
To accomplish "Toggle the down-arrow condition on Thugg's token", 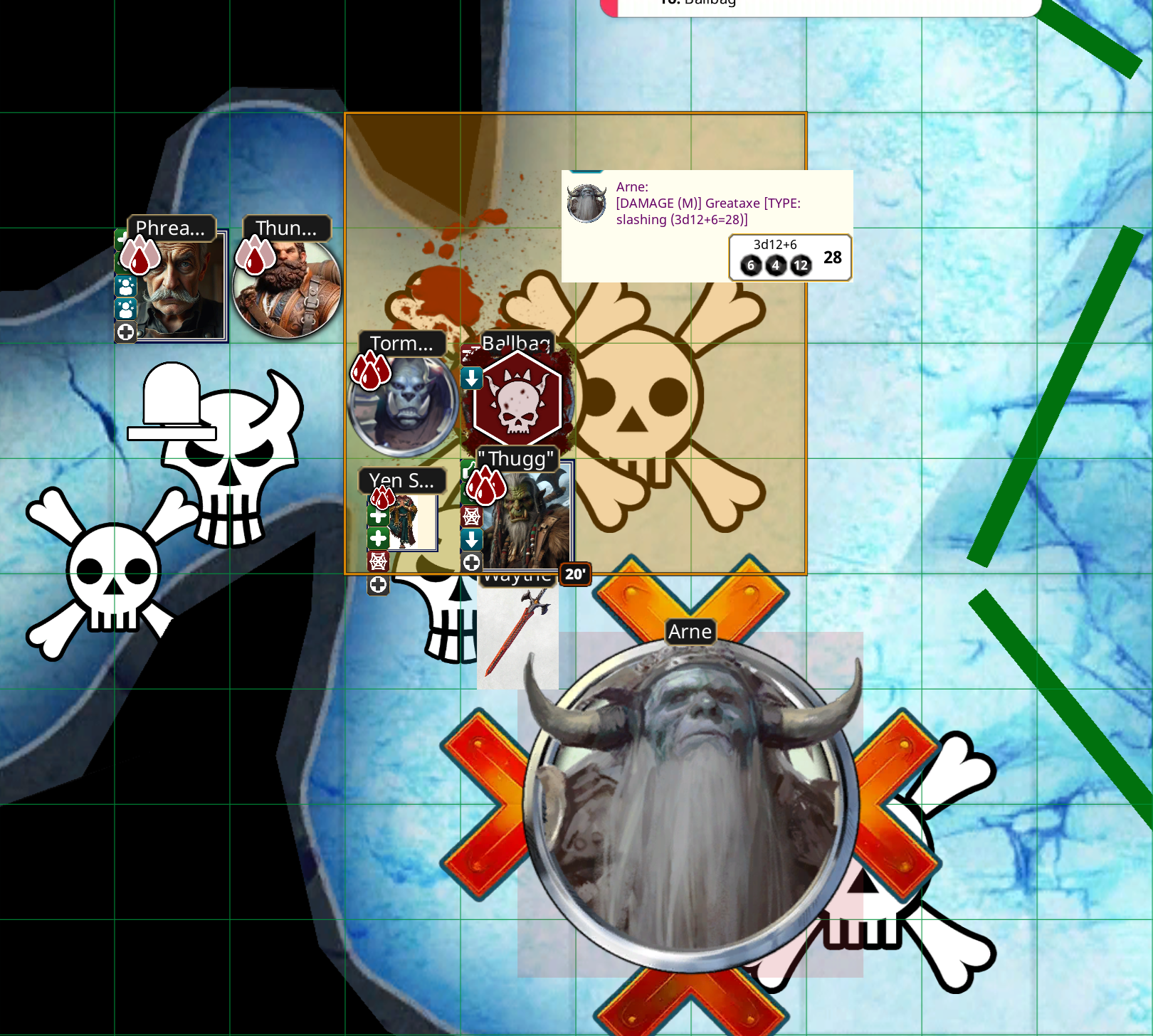I will tap(470, 538).
